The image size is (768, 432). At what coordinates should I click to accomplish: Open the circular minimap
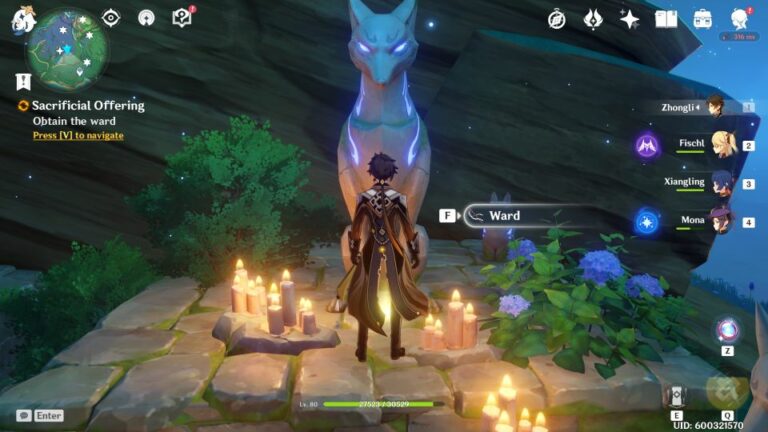(x=67, y=49)
